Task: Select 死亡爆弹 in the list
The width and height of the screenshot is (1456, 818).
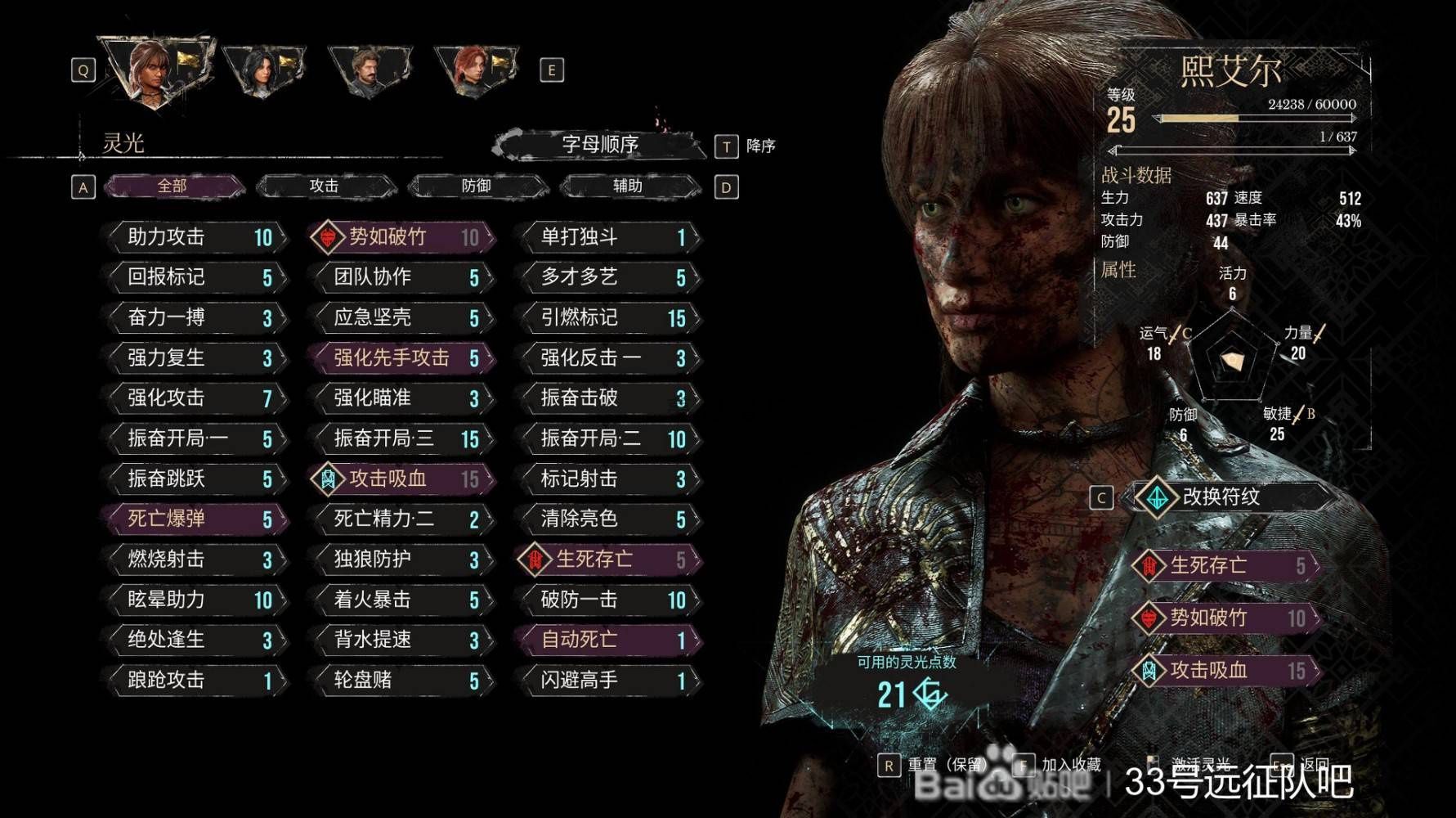Action: [197, 519]
